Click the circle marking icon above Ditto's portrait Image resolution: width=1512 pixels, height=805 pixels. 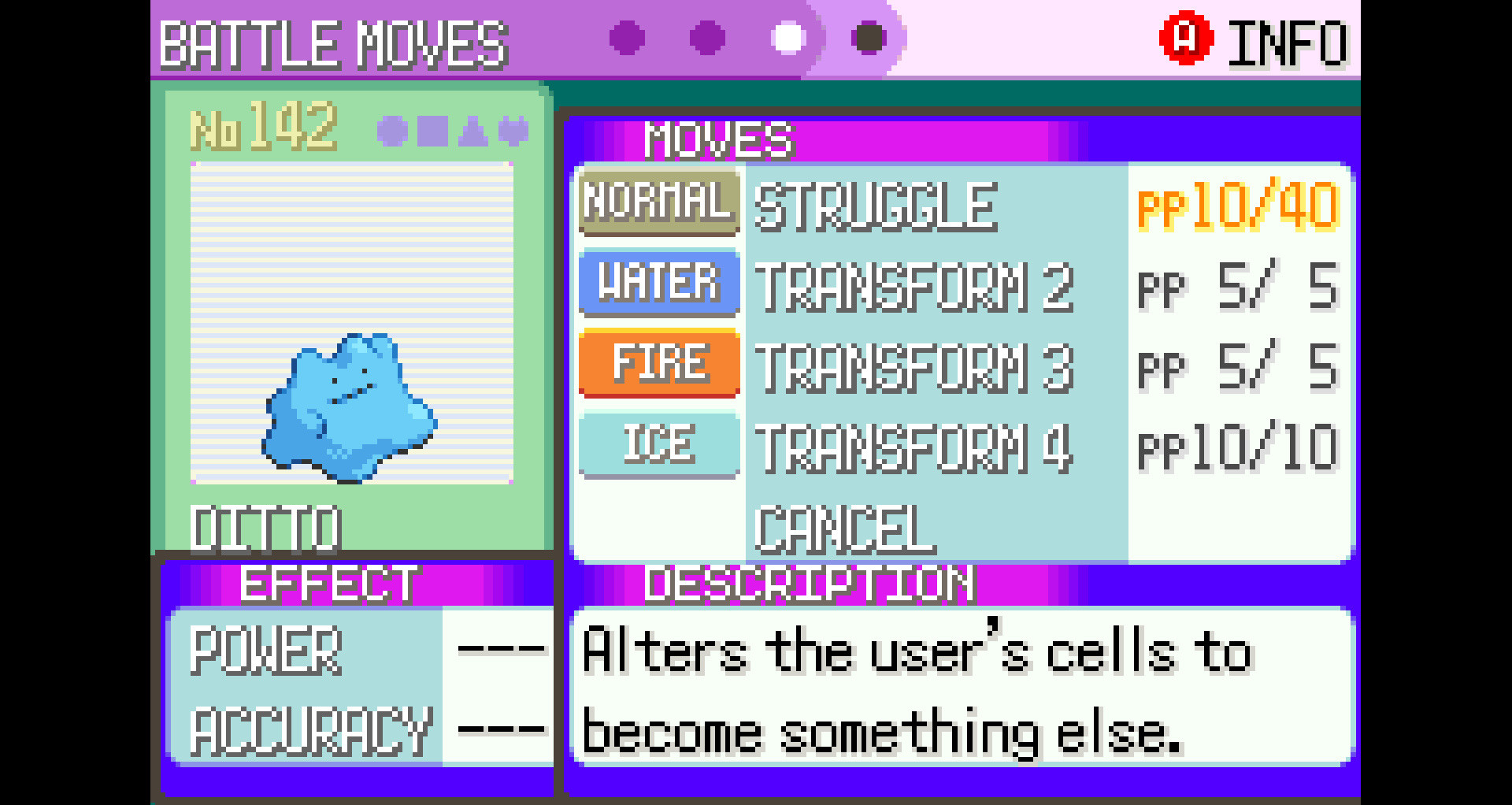pyautogui.click(x=391, y=131)
